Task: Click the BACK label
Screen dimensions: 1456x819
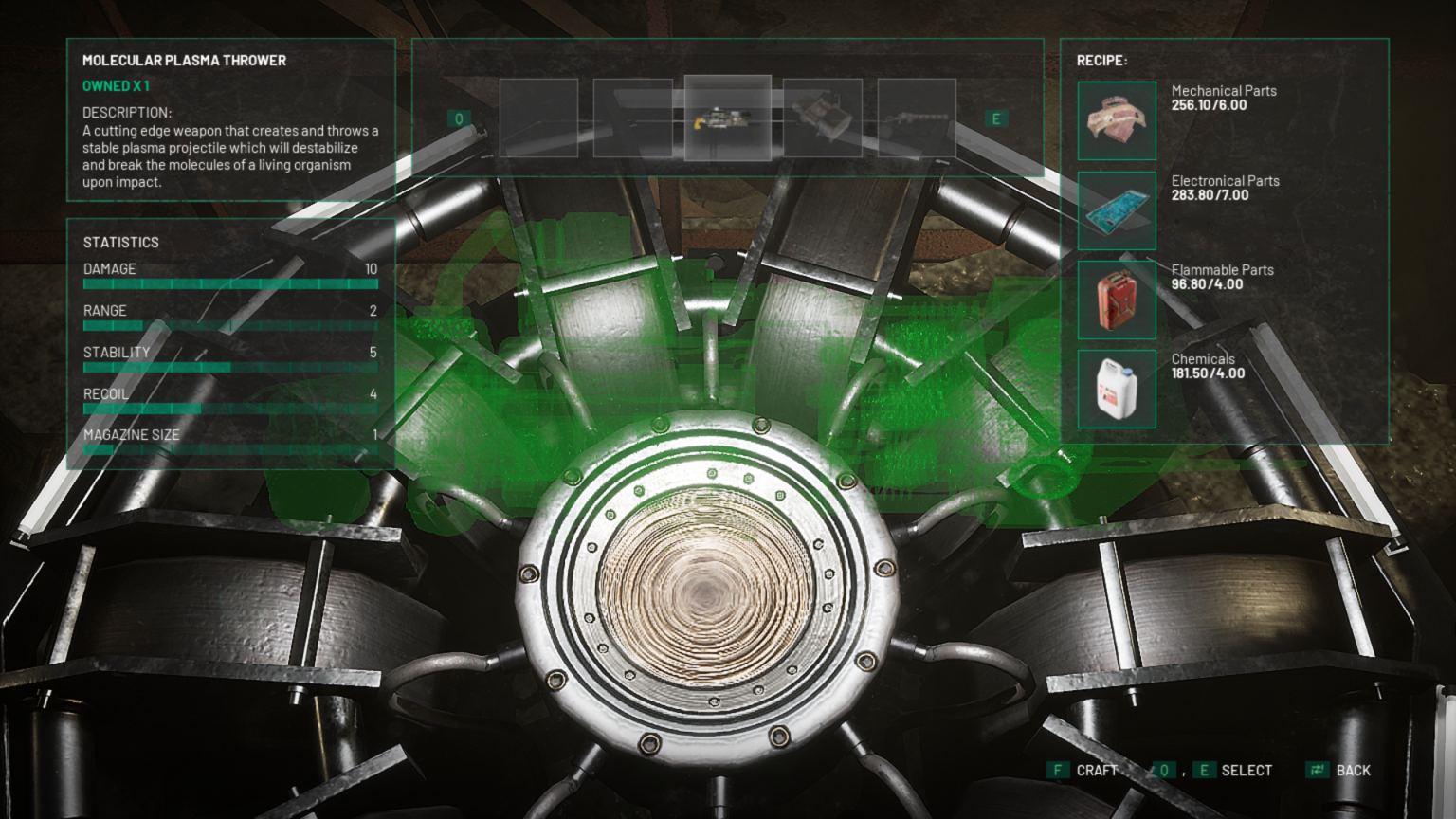Action: tap(1353, 770)
